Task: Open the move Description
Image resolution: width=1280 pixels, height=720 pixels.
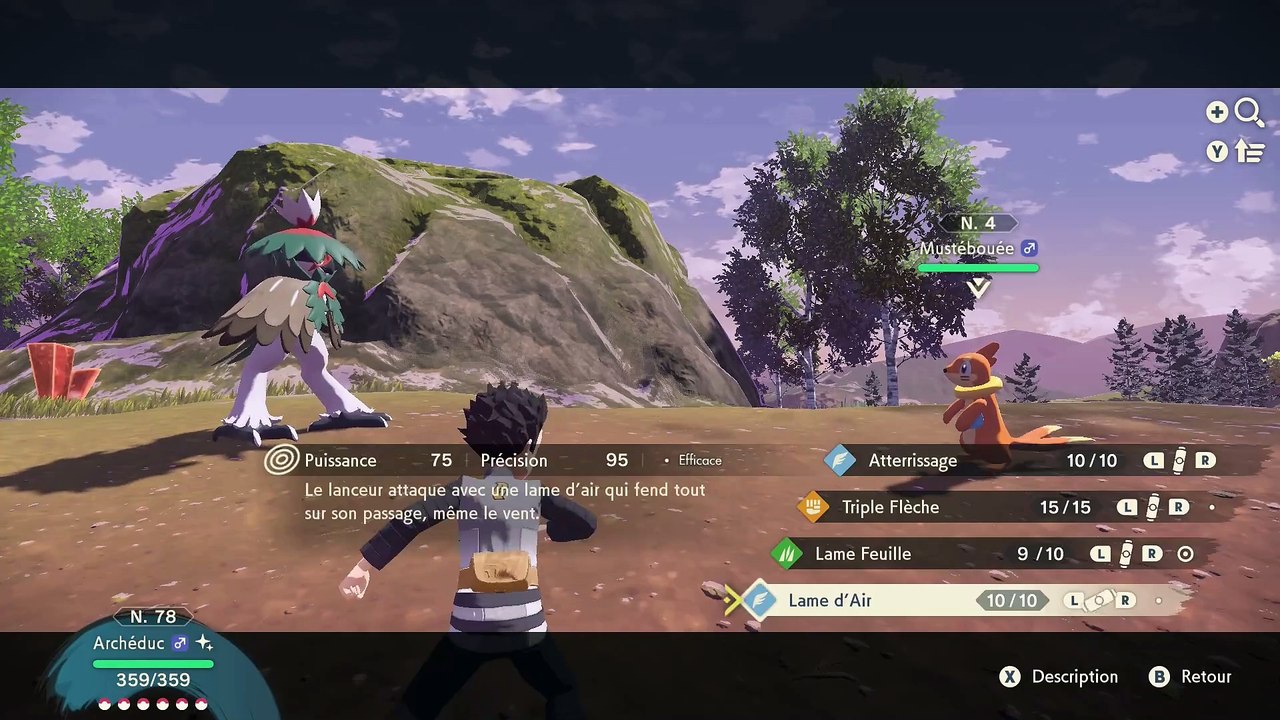Action: (x=1060, y=677)
